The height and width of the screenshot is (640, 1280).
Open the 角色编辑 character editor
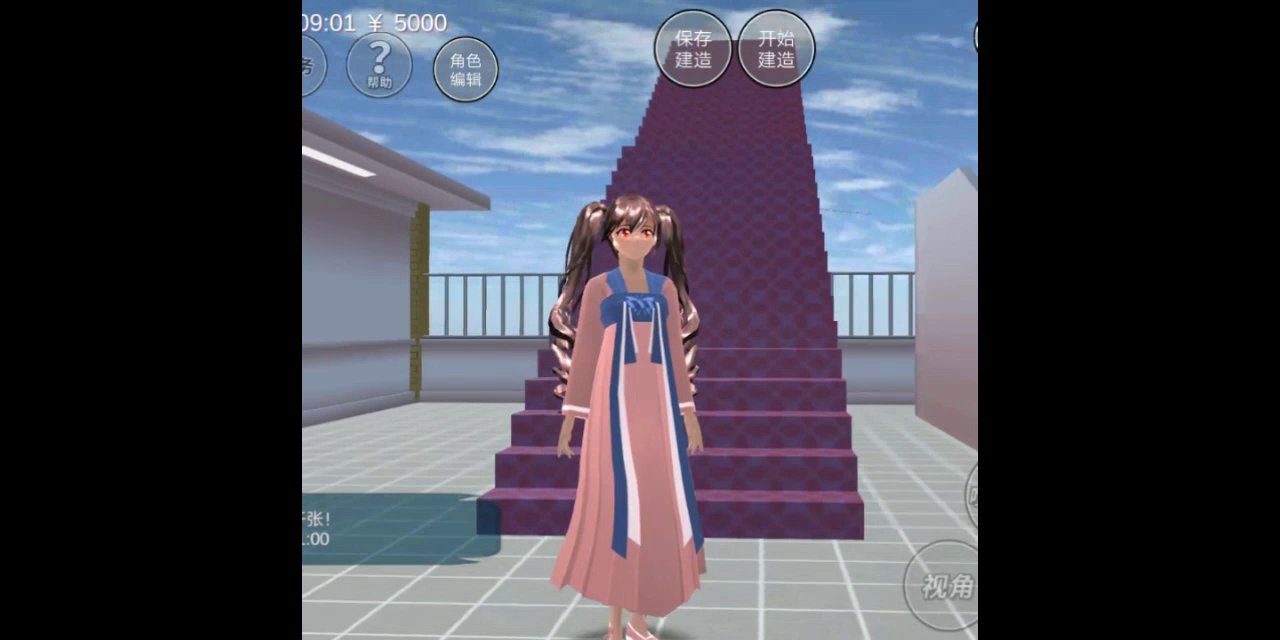465,69
